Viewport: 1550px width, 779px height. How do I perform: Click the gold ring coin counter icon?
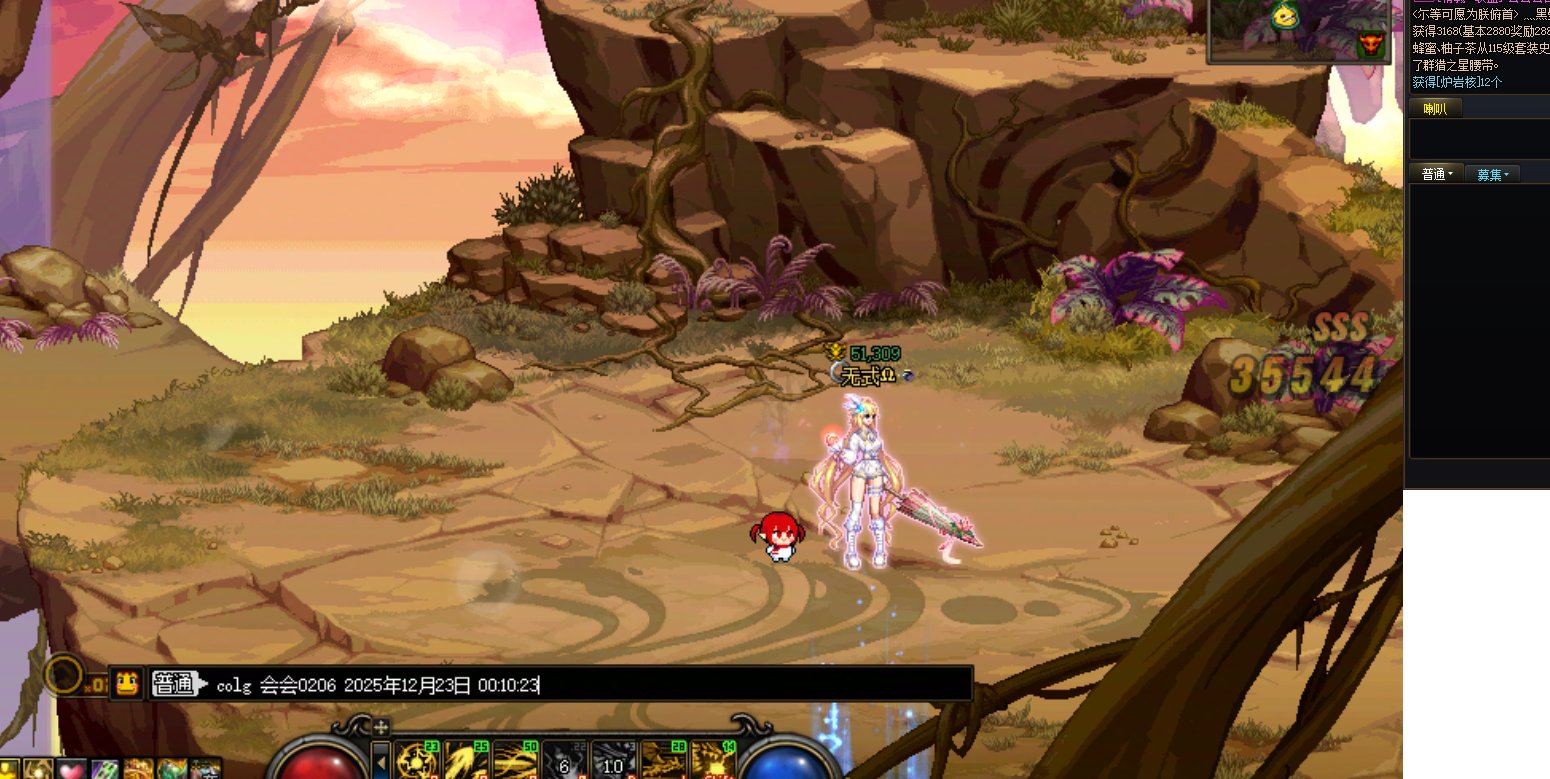click(x=64, y=676)
